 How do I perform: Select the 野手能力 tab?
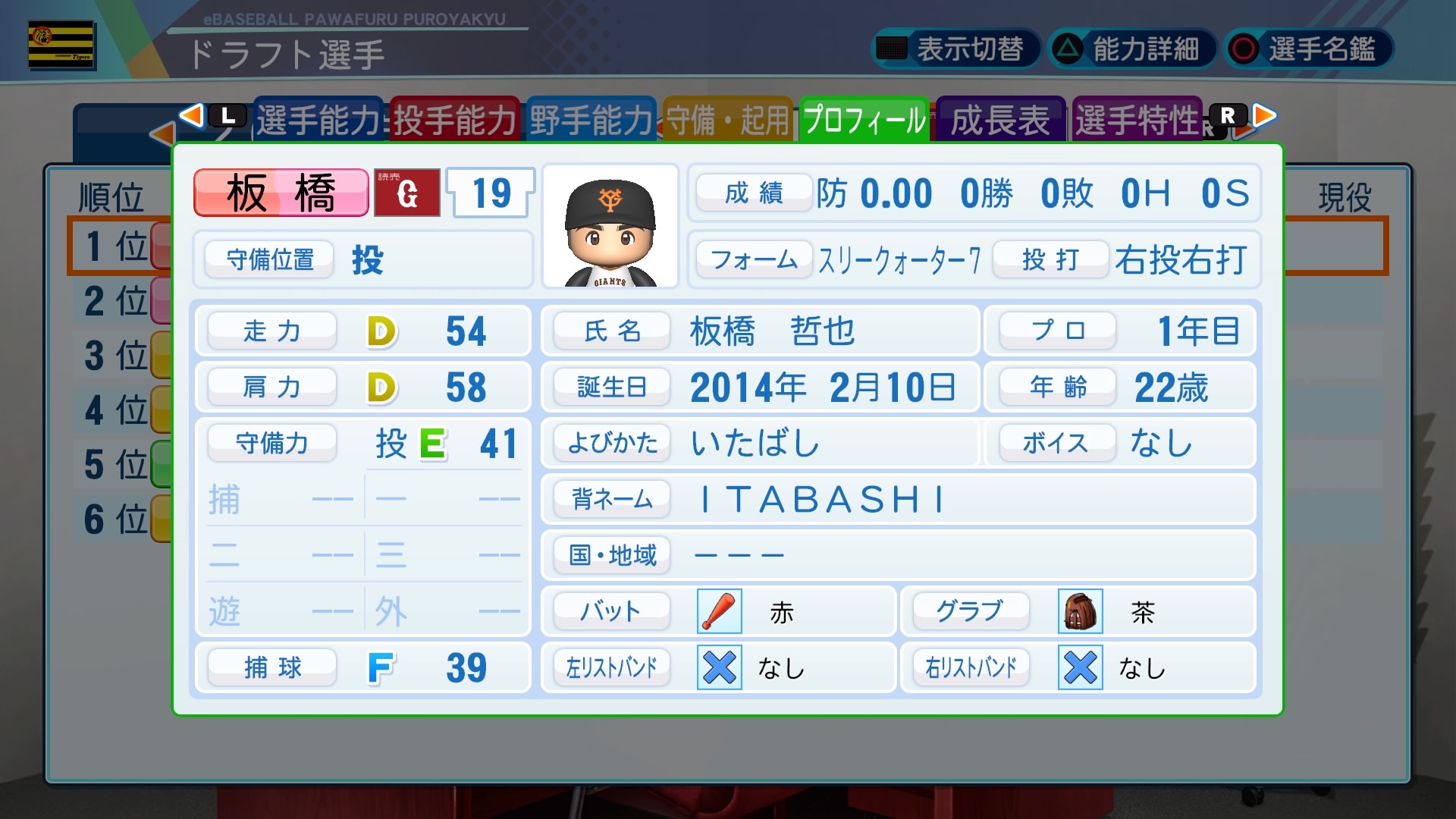coord(591,120)
